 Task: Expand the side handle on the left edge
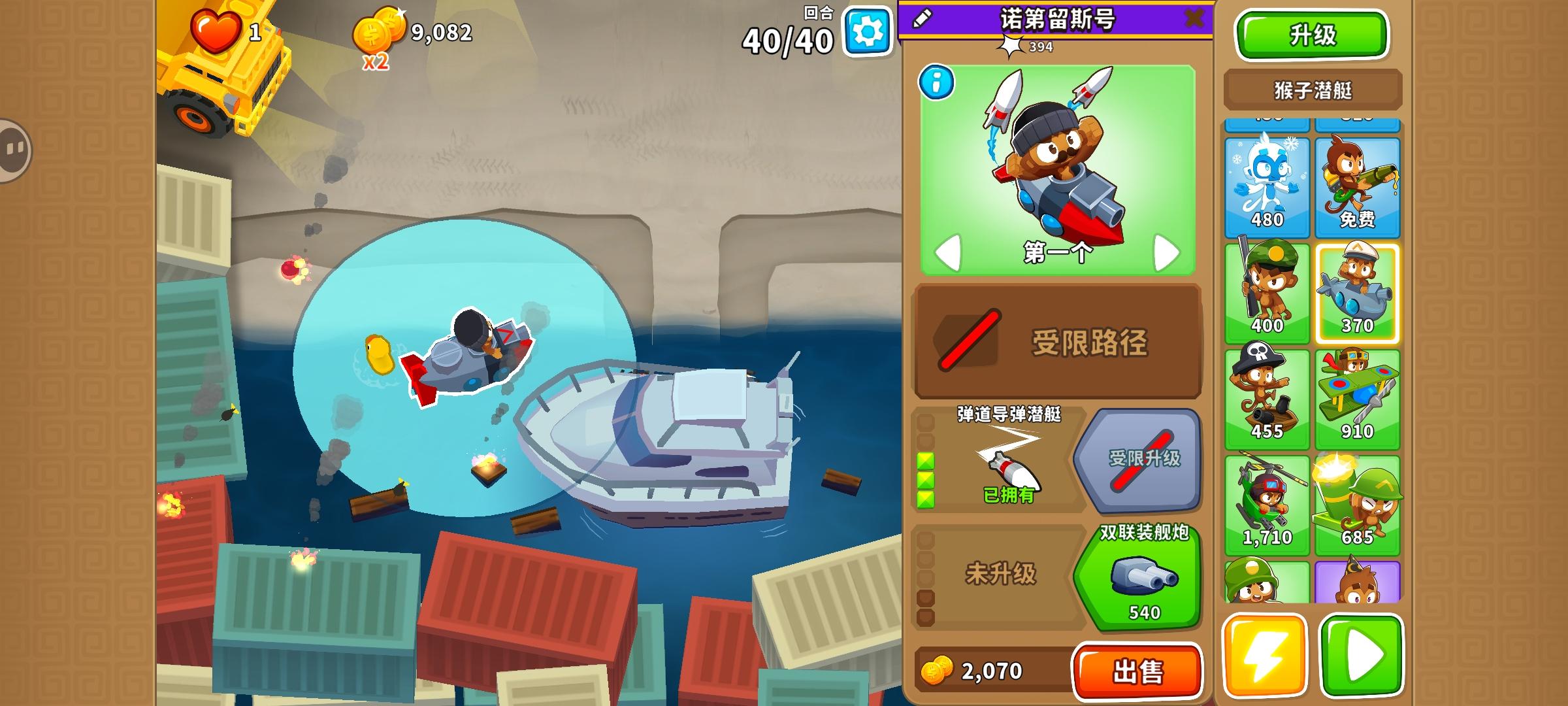13,150
